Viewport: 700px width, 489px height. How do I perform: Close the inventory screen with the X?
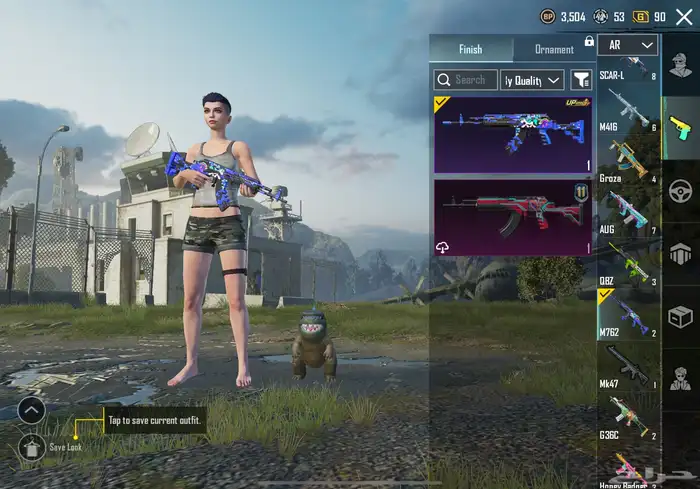(684, 16)
